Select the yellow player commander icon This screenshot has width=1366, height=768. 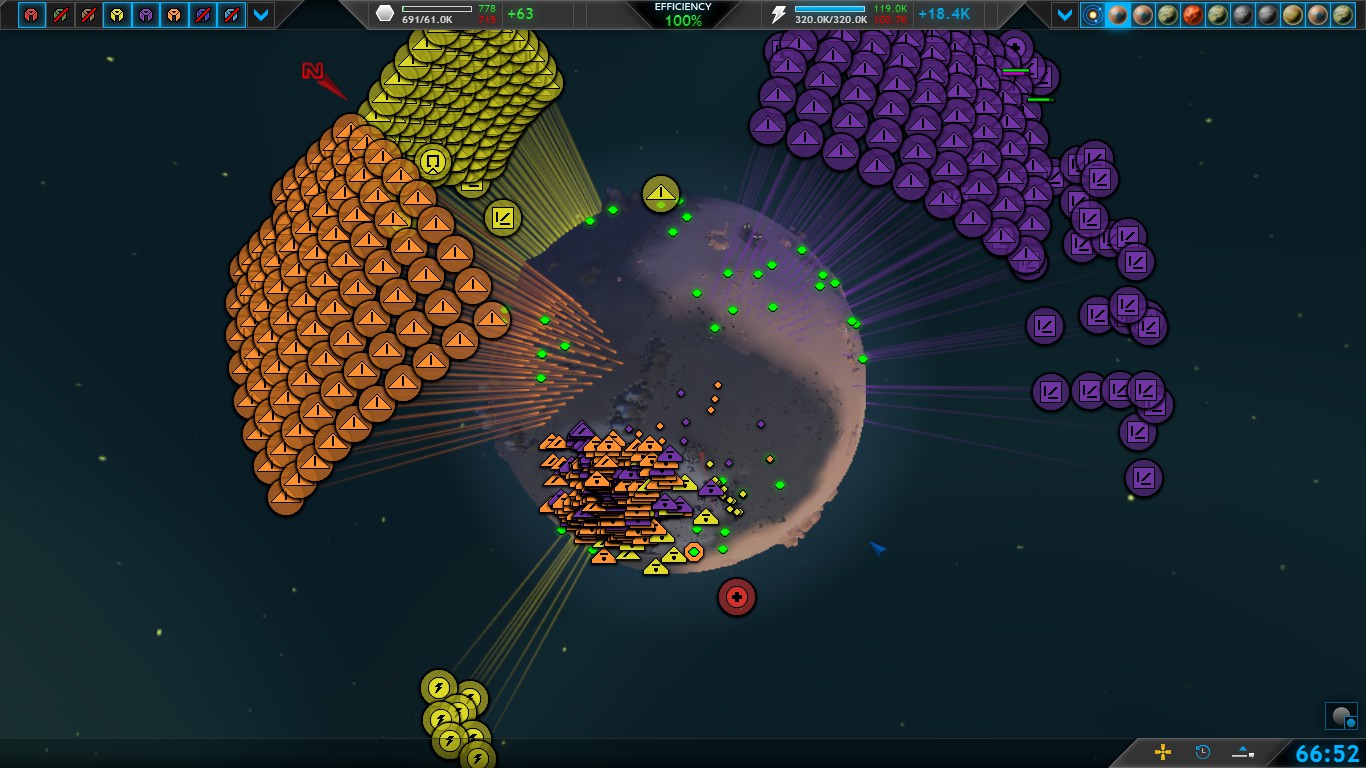[118, 15]
